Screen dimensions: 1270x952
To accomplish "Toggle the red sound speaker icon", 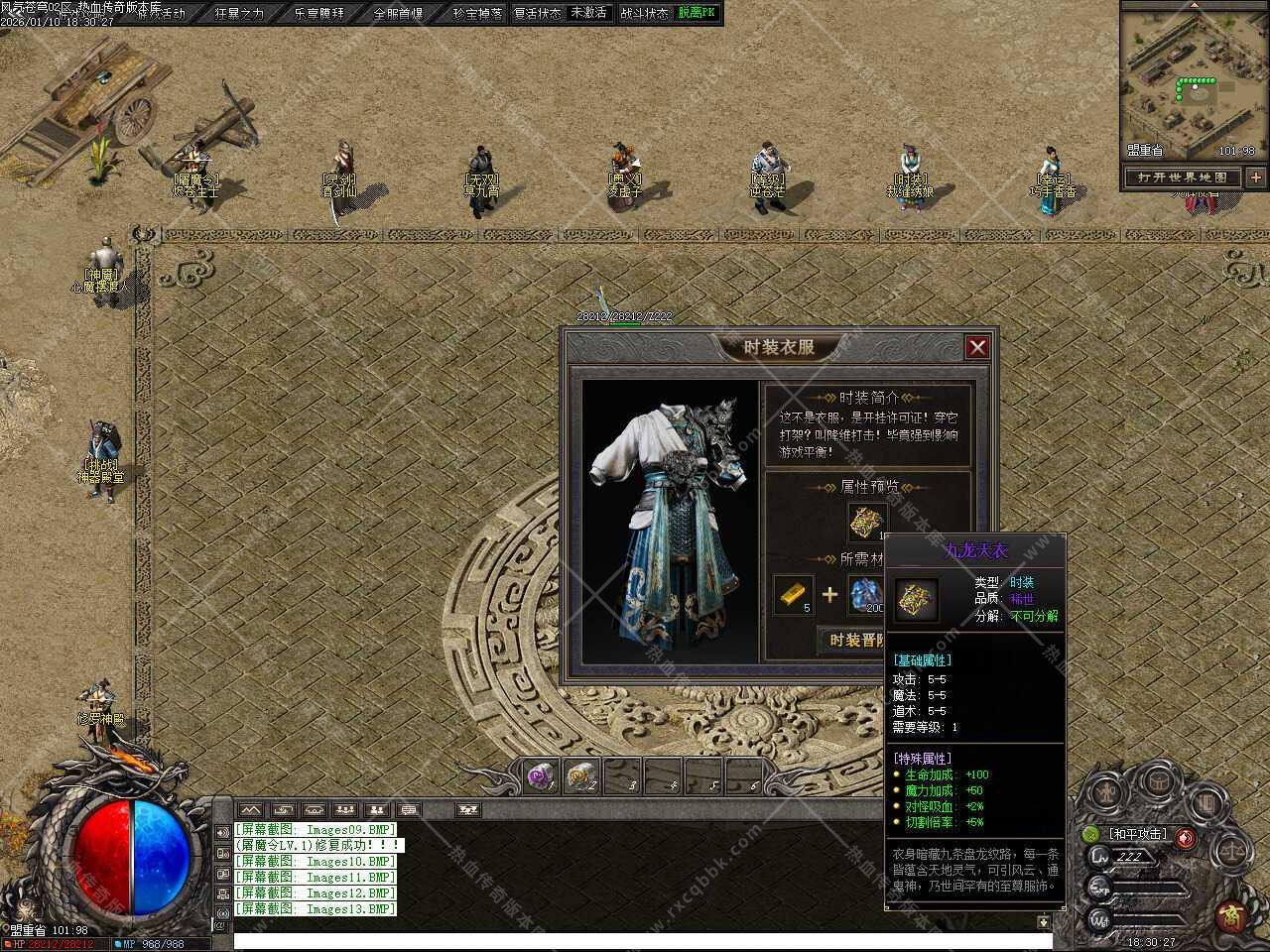I will point(1185,838).
